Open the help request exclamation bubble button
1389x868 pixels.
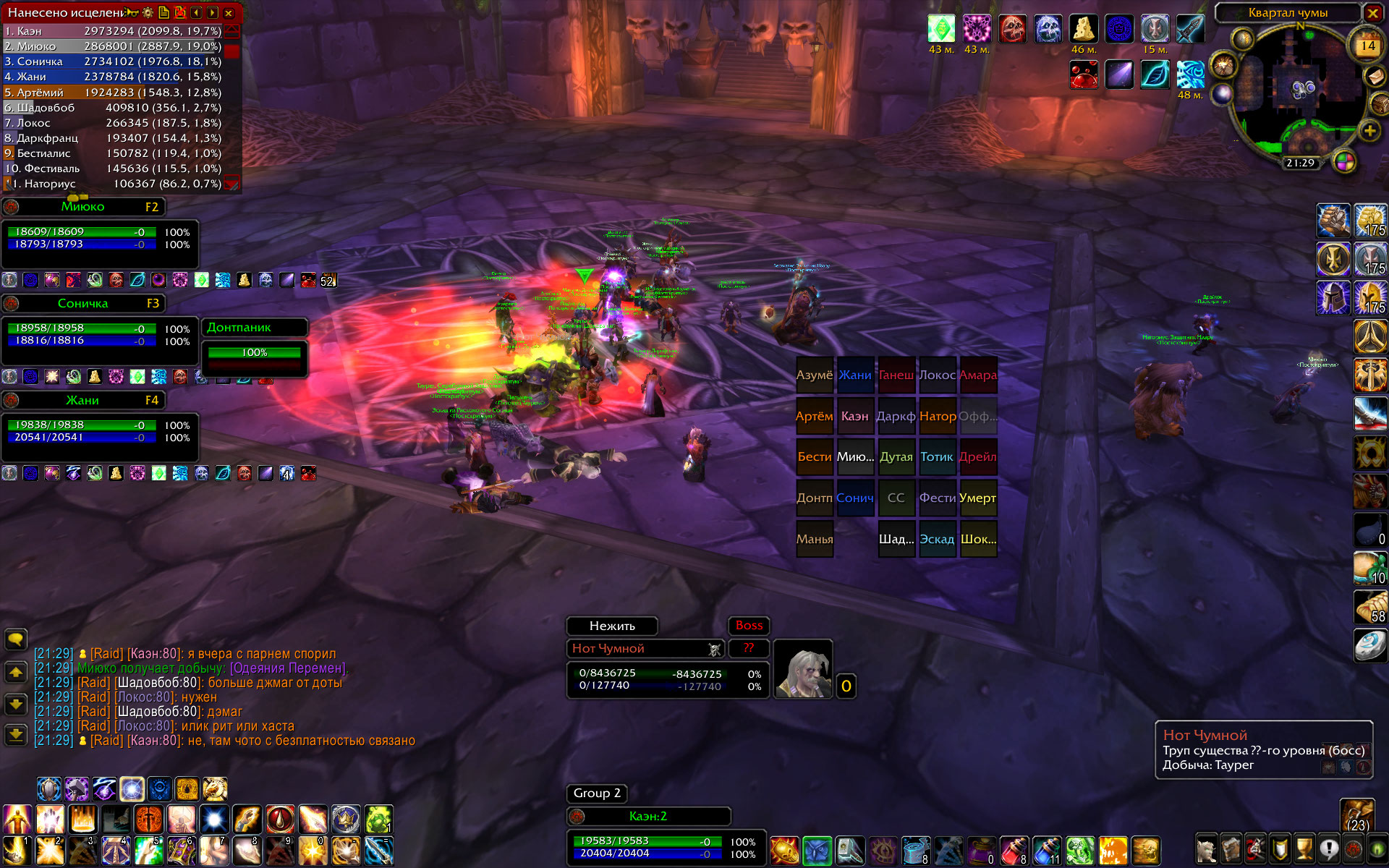[x=1329, y=848]
